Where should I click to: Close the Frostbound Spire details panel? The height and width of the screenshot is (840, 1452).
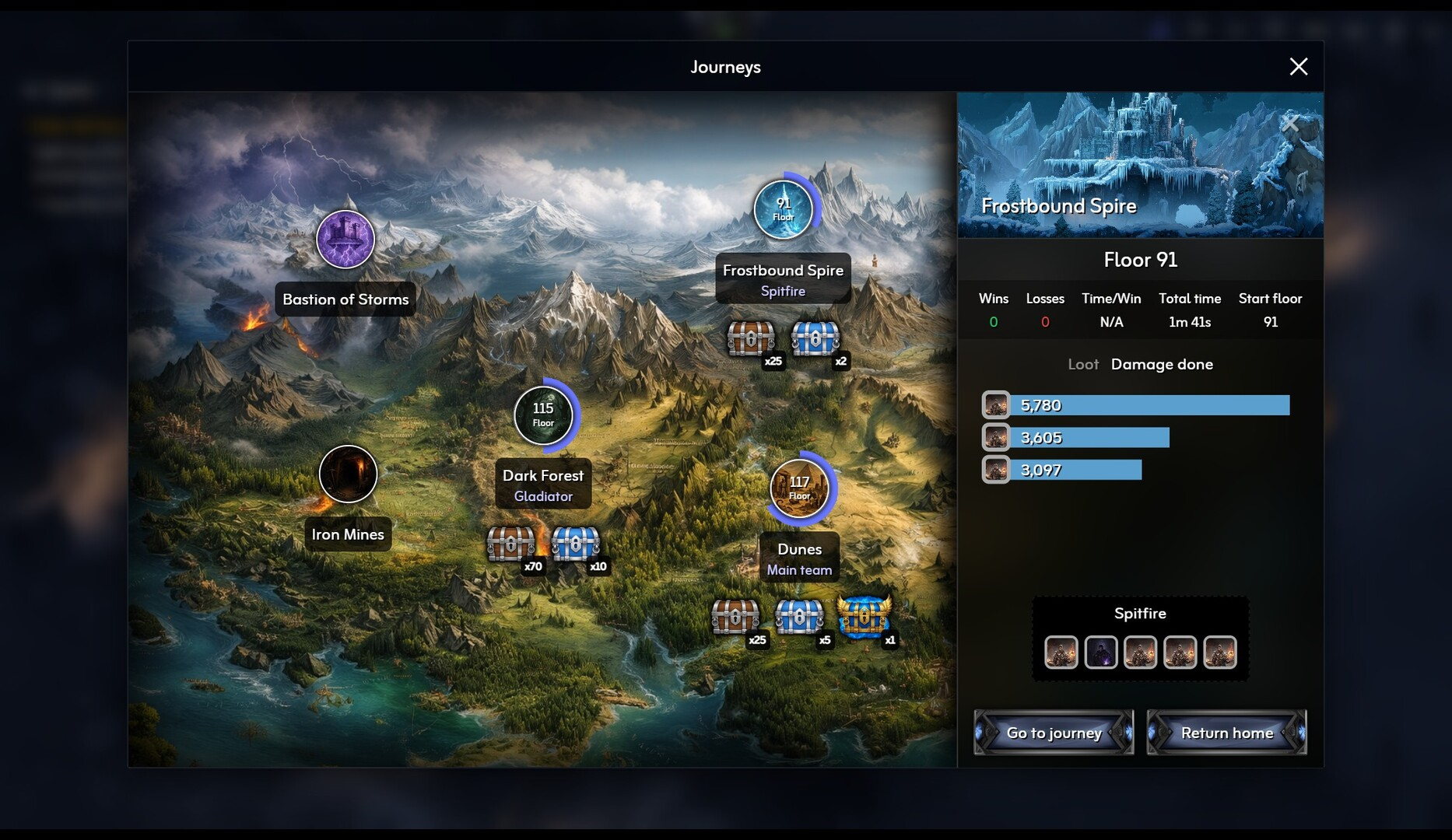click(x=1289, y=124)
